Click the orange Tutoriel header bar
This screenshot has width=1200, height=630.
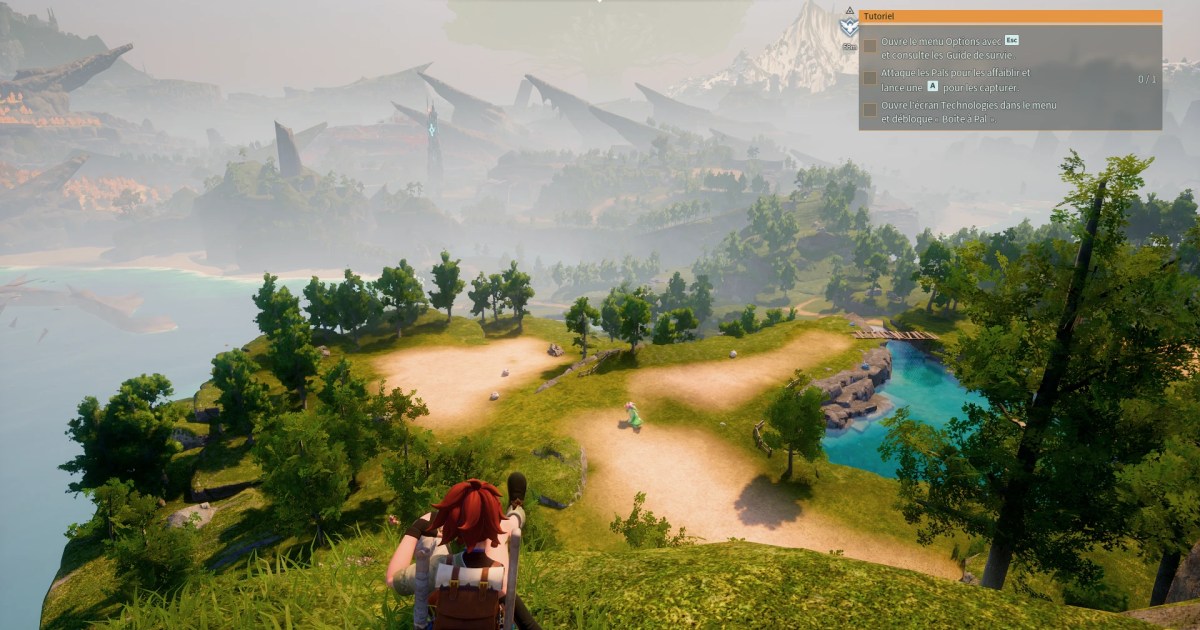(x=1010, y=17)
